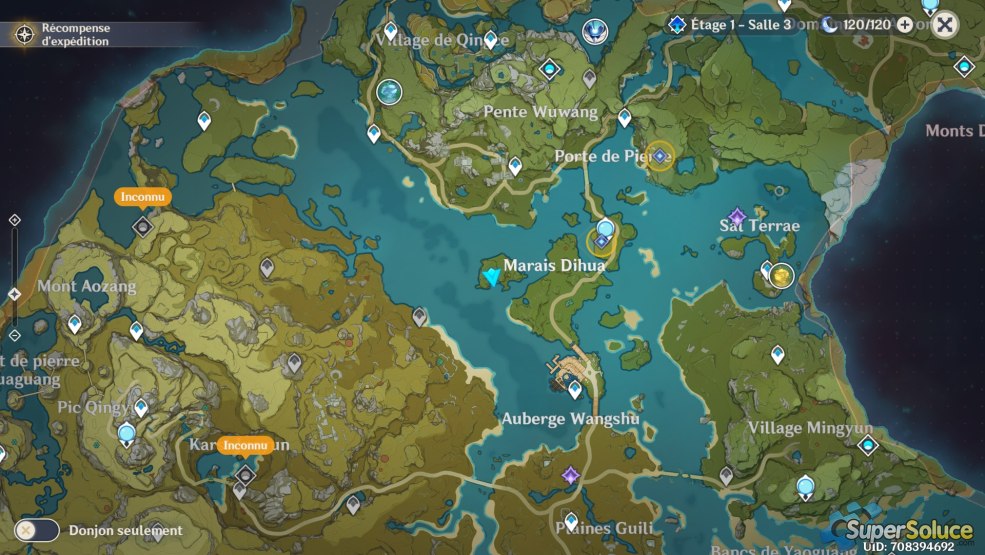Zoom in with the map plus button
This screenshot has height=555, width=985.
click(x=14, y=220)
